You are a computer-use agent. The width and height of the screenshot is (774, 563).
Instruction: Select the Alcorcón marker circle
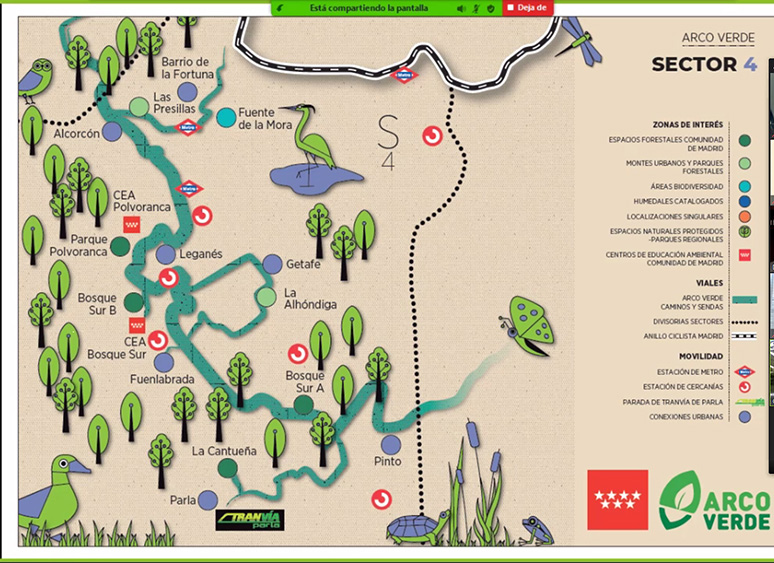112,131
